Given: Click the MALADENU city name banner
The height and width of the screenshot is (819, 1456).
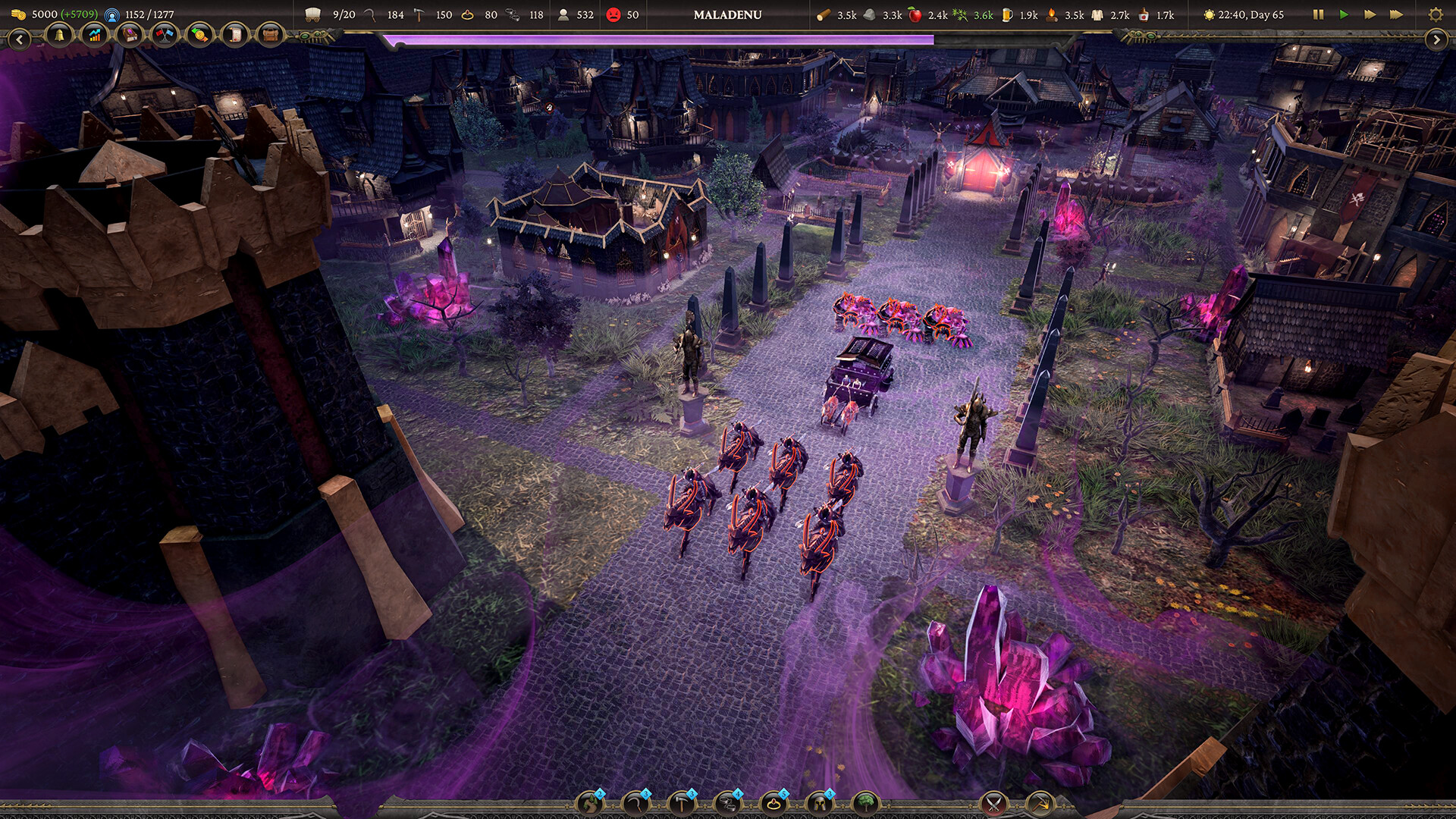Looking at the screenshot, I should (726, 14).
